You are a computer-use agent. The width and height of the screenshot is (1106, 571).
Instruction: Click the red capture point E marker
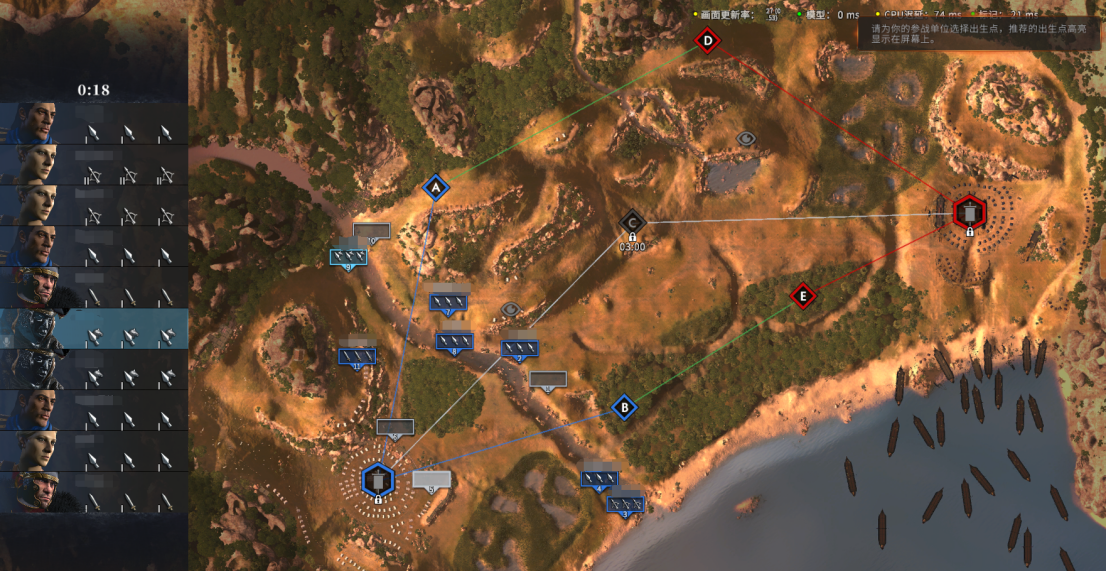802,296
